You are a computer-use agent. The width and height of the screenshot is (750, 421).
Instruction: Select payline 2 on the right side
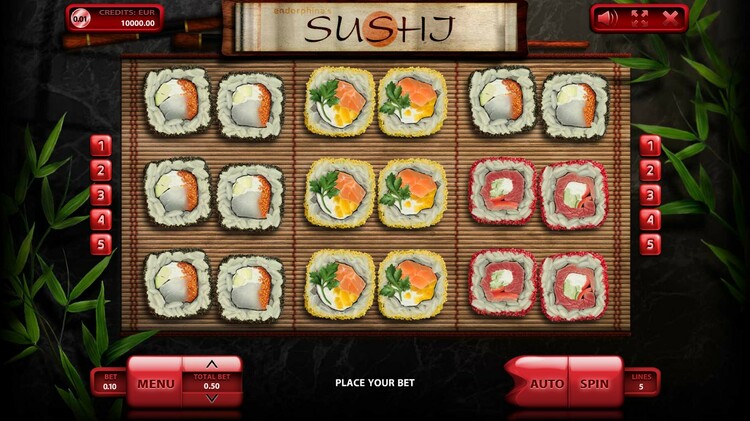click(x=650, y=170)
